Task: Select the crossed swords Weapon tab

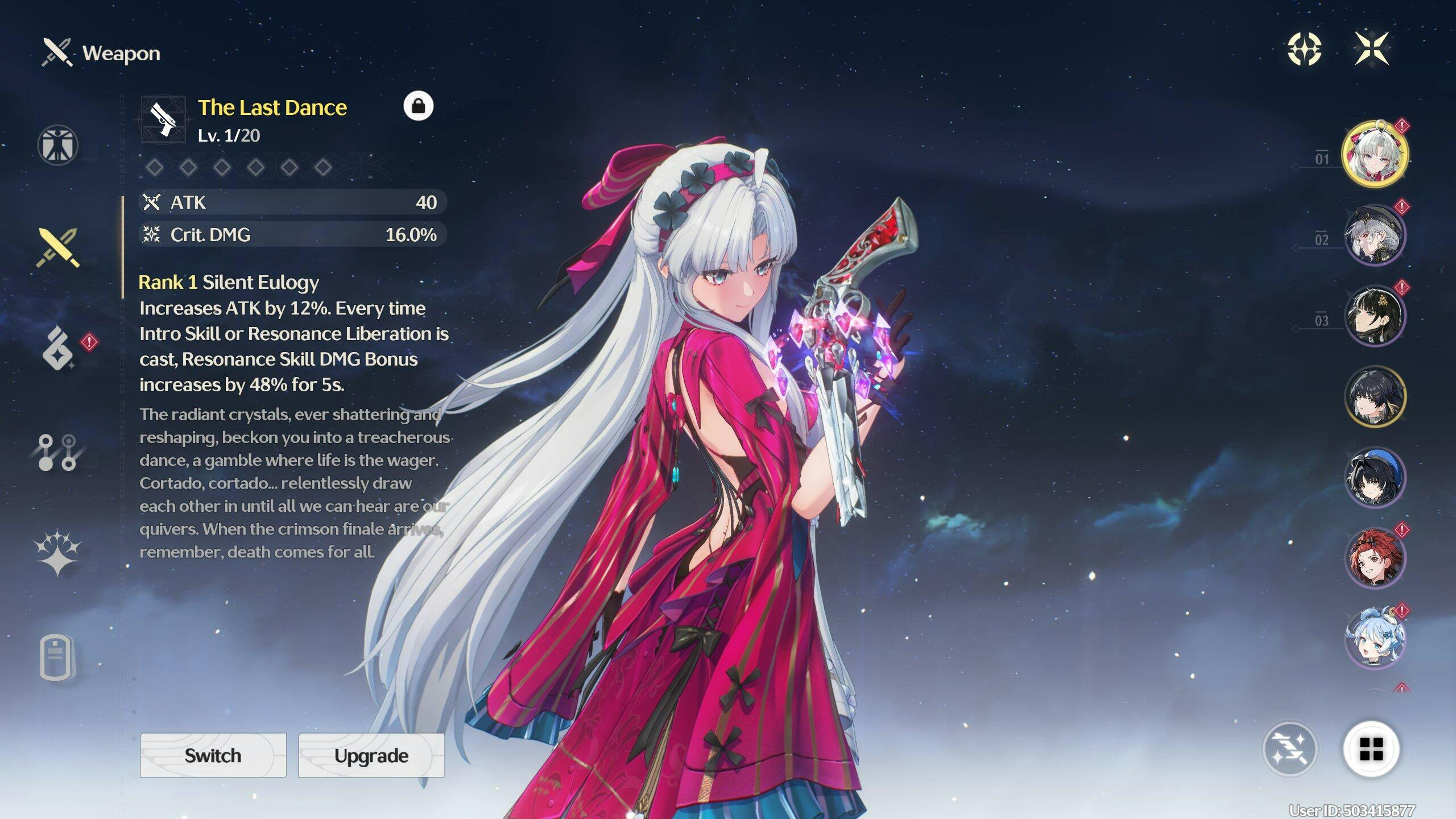Action: coord(58,248)
